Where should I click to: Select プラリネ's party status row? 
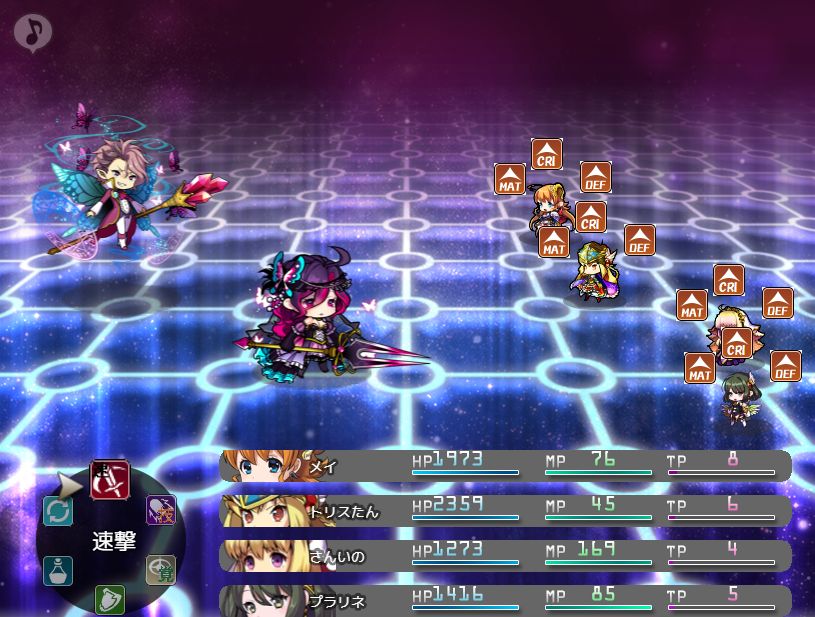(505, 600)
